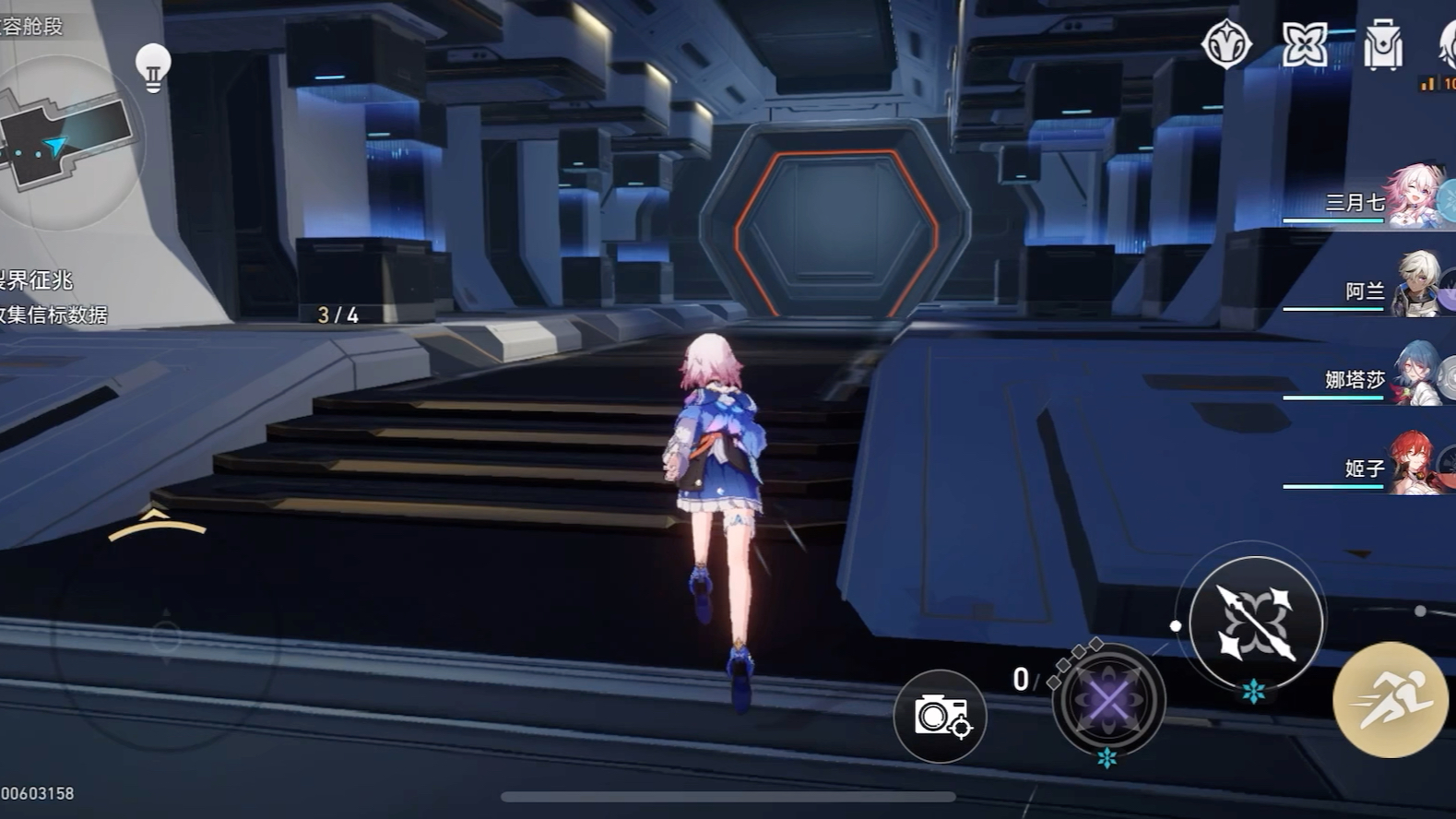This screenshot has height=819, width=1456.
Task: Activate the basic attack button
Action: (x=1255, y=623)
